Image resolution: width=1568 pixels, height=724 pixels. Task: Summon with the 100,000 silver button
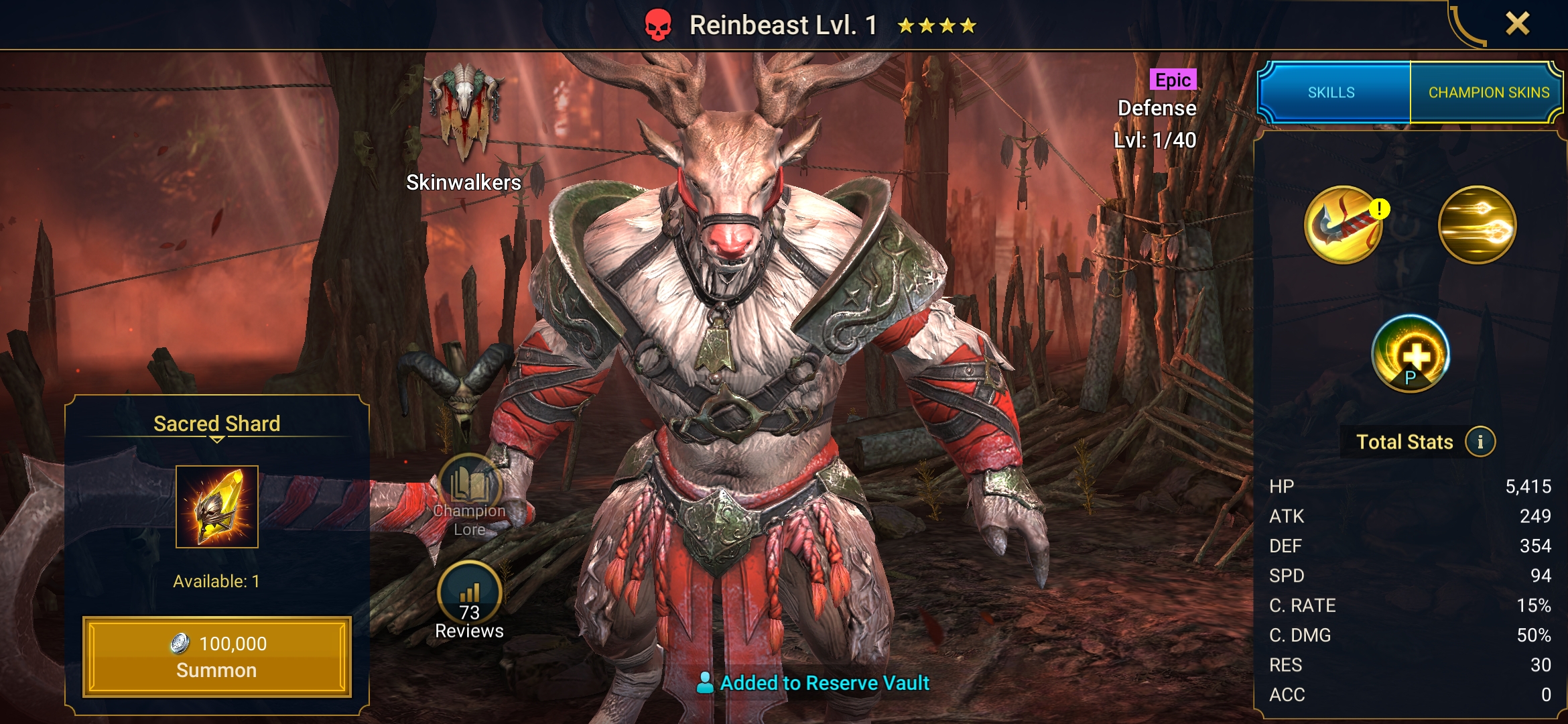pyautogui.click(x=216, y=656)
